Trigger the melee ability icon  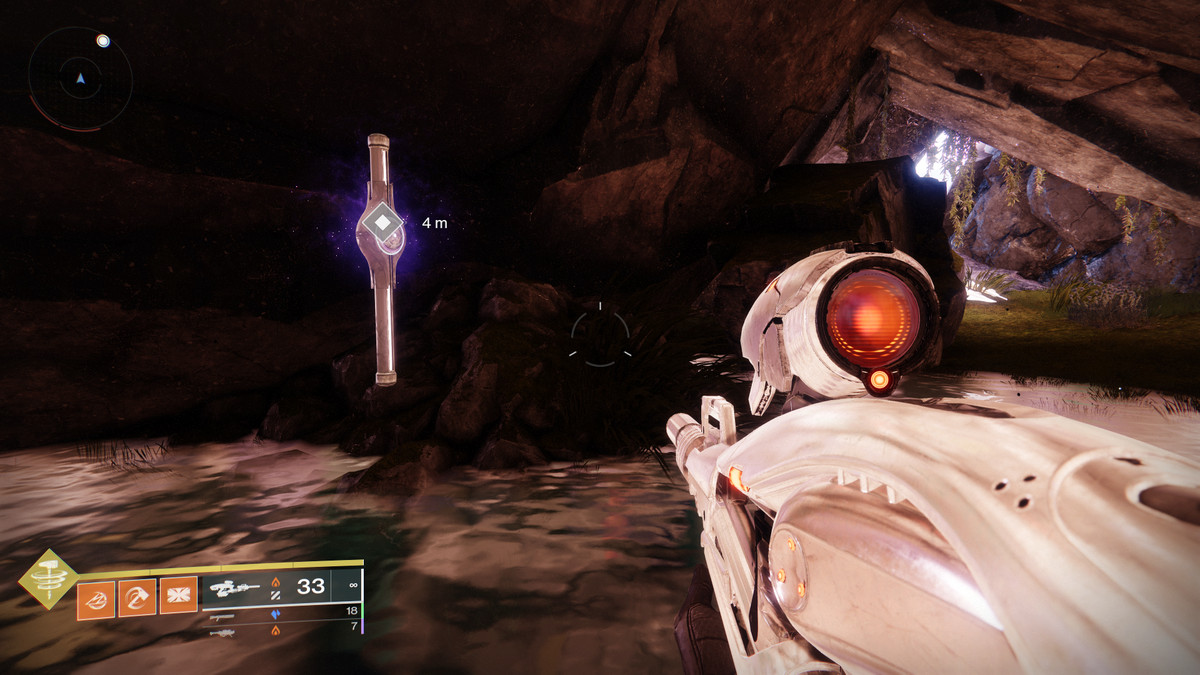coord(137,599)
